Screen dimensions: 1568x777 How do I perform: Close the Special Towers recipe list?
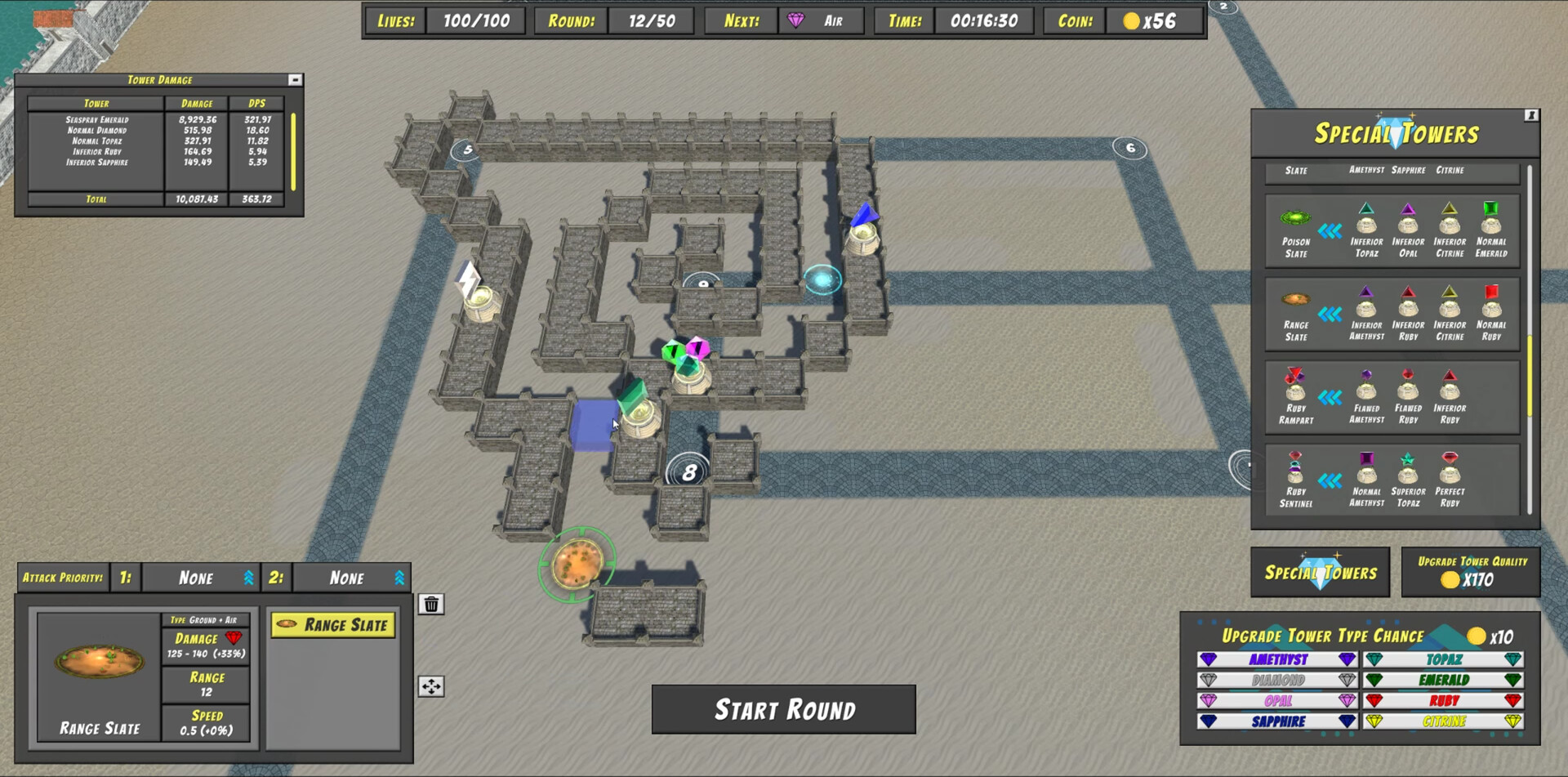(x=1531, y=116)
